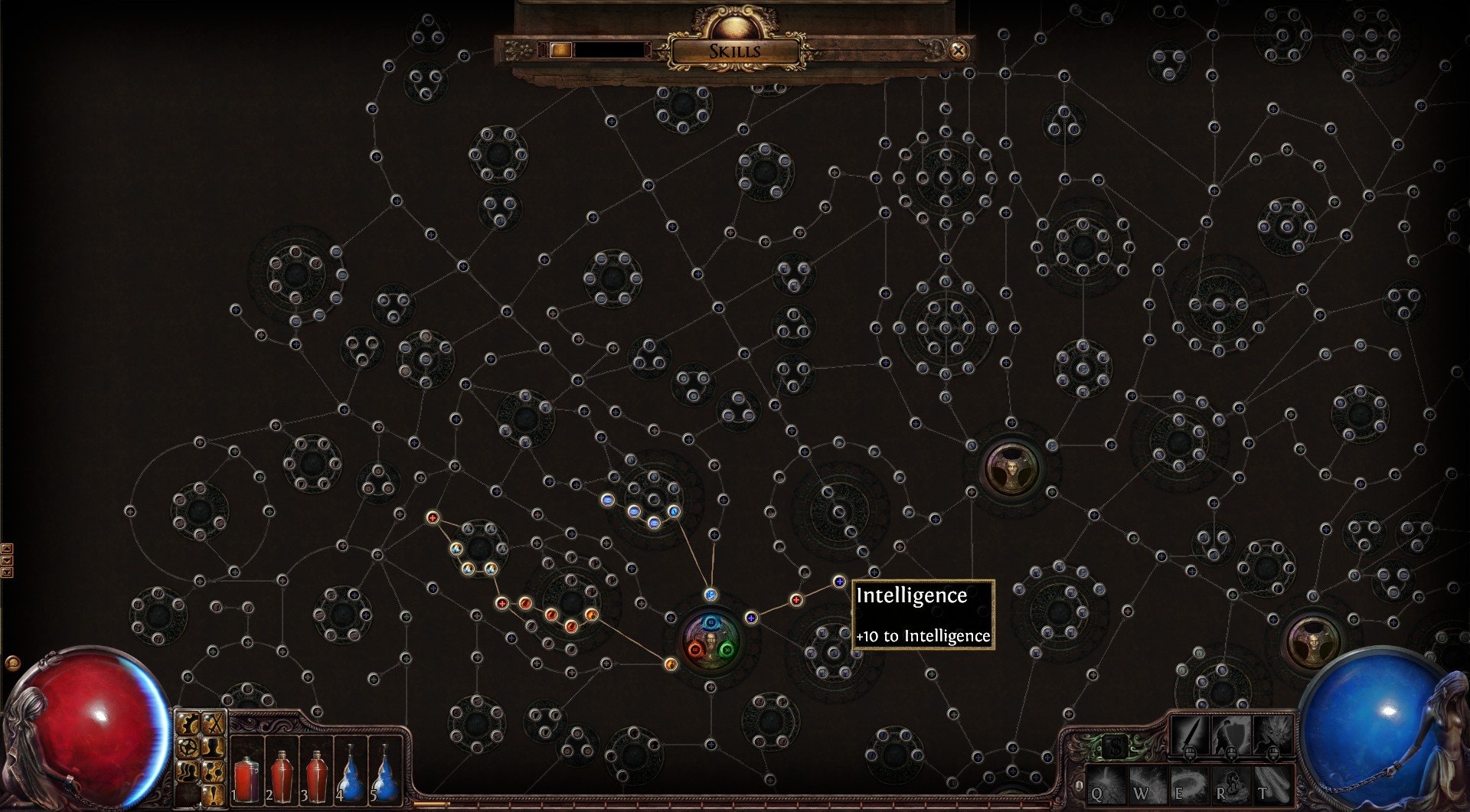Open the social two-silhouettes menu button
This screenshot has height=812, width=1470.
[x=189, y=771]
